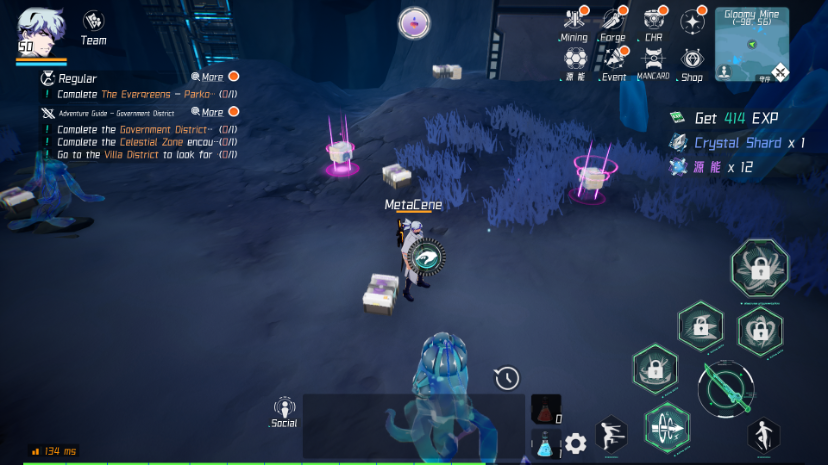Open the MANCARD menu
This screenshot has width=828, height=466.
653,63
